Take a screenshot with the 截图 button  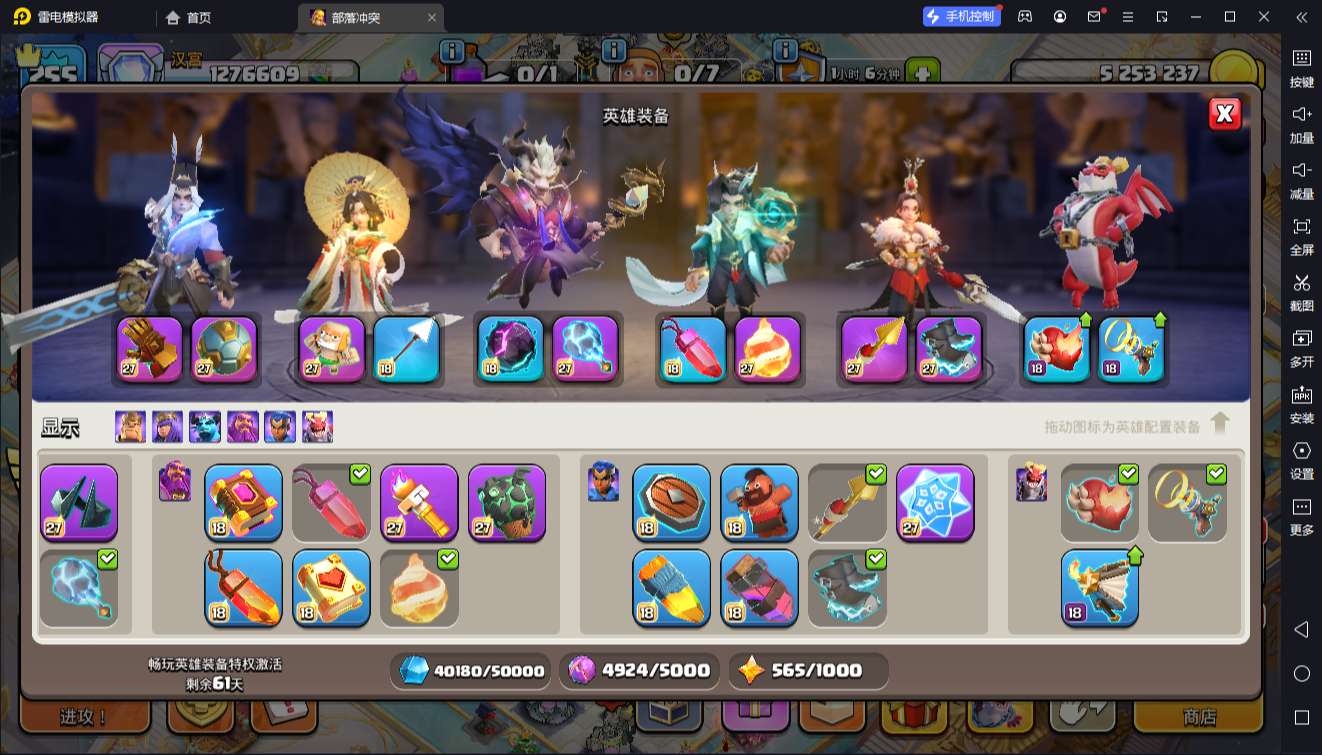point(1301,292)
